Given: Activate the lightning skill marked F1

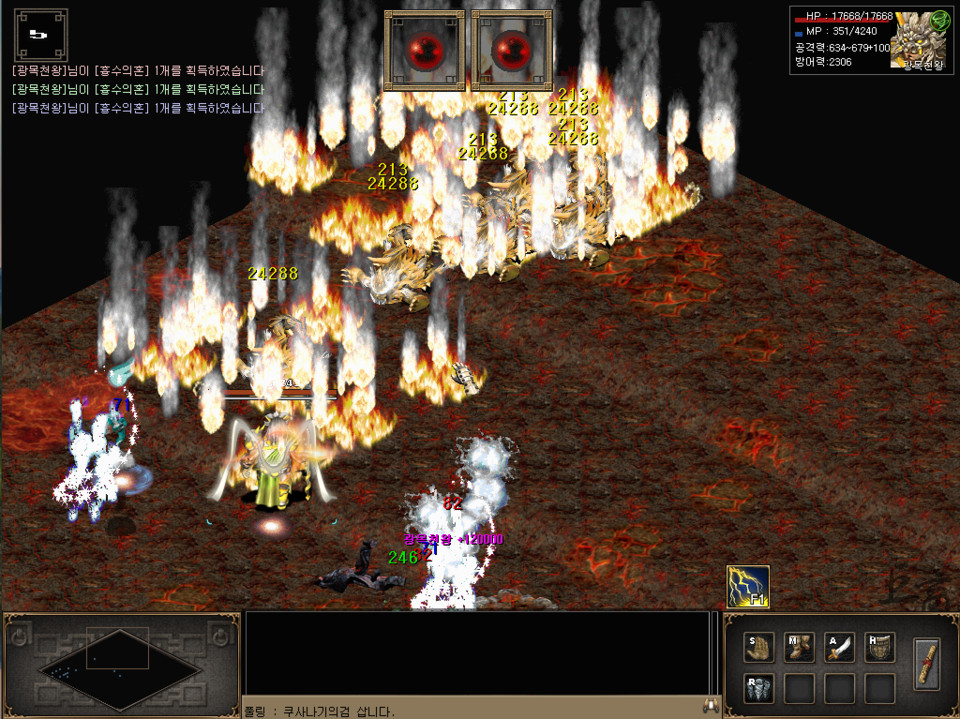Looking at the screenshot, I should (748, 586).
